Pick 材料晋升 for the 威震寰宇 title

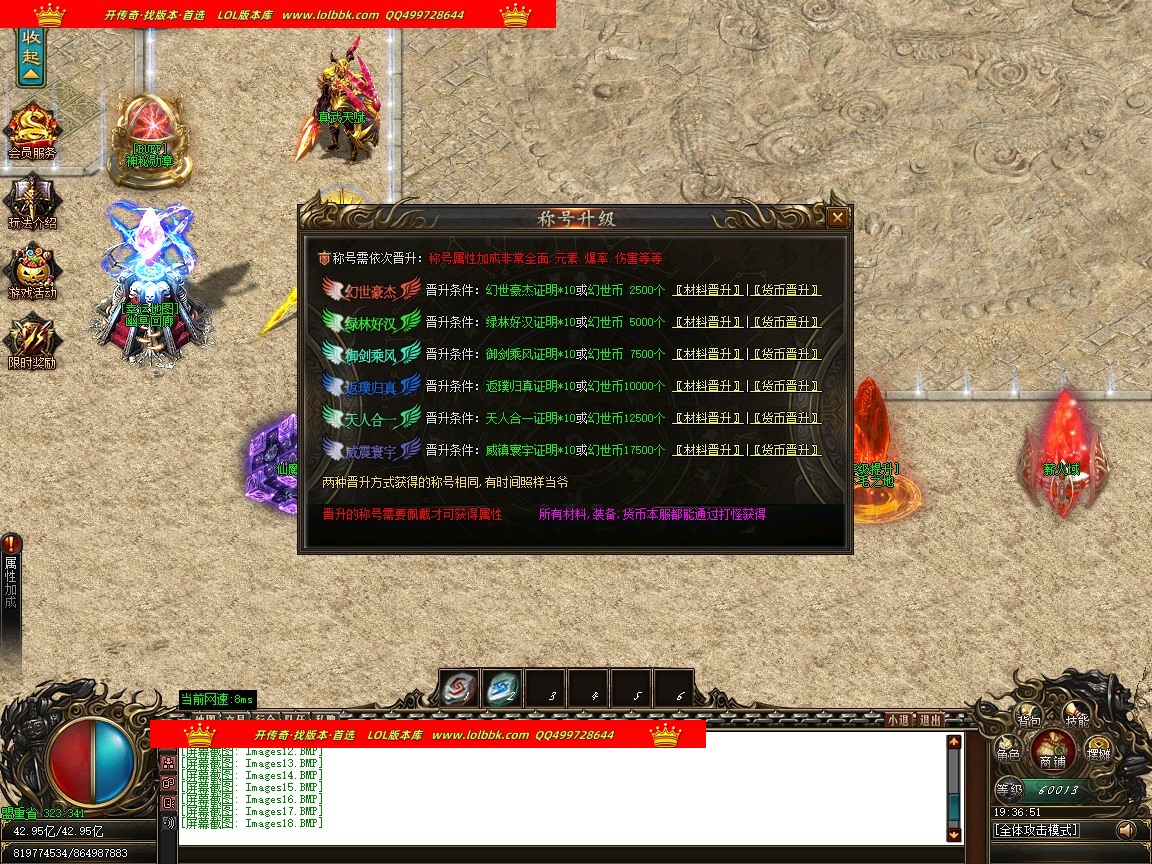coord(708,450)
